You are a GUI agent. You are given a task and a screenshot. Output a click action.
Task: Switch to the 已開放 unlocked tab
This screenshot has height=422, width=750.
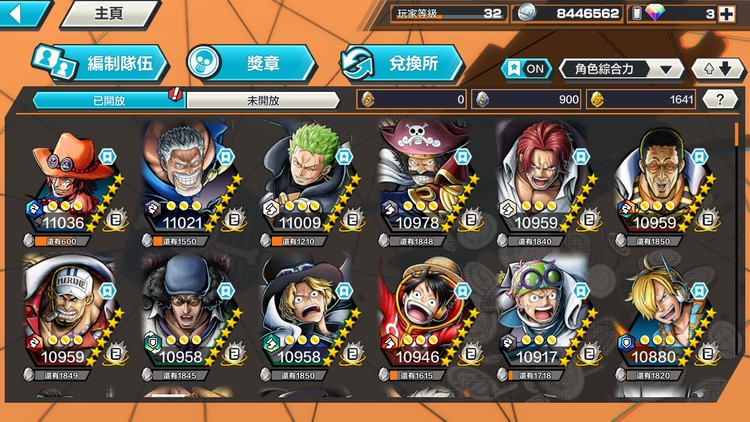pos(108,100)
